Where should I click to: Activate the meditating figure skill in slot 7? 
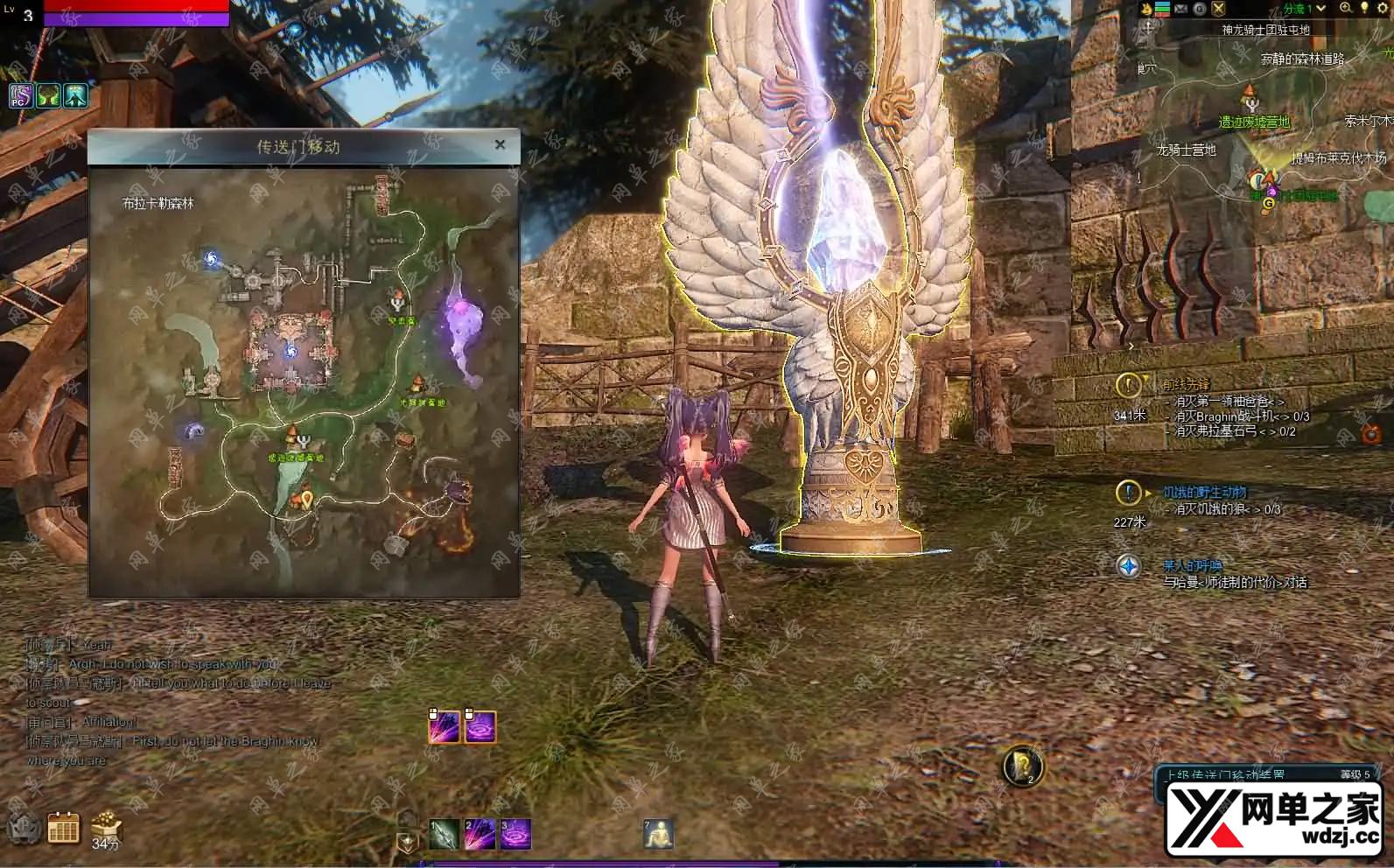coord(658,835)
